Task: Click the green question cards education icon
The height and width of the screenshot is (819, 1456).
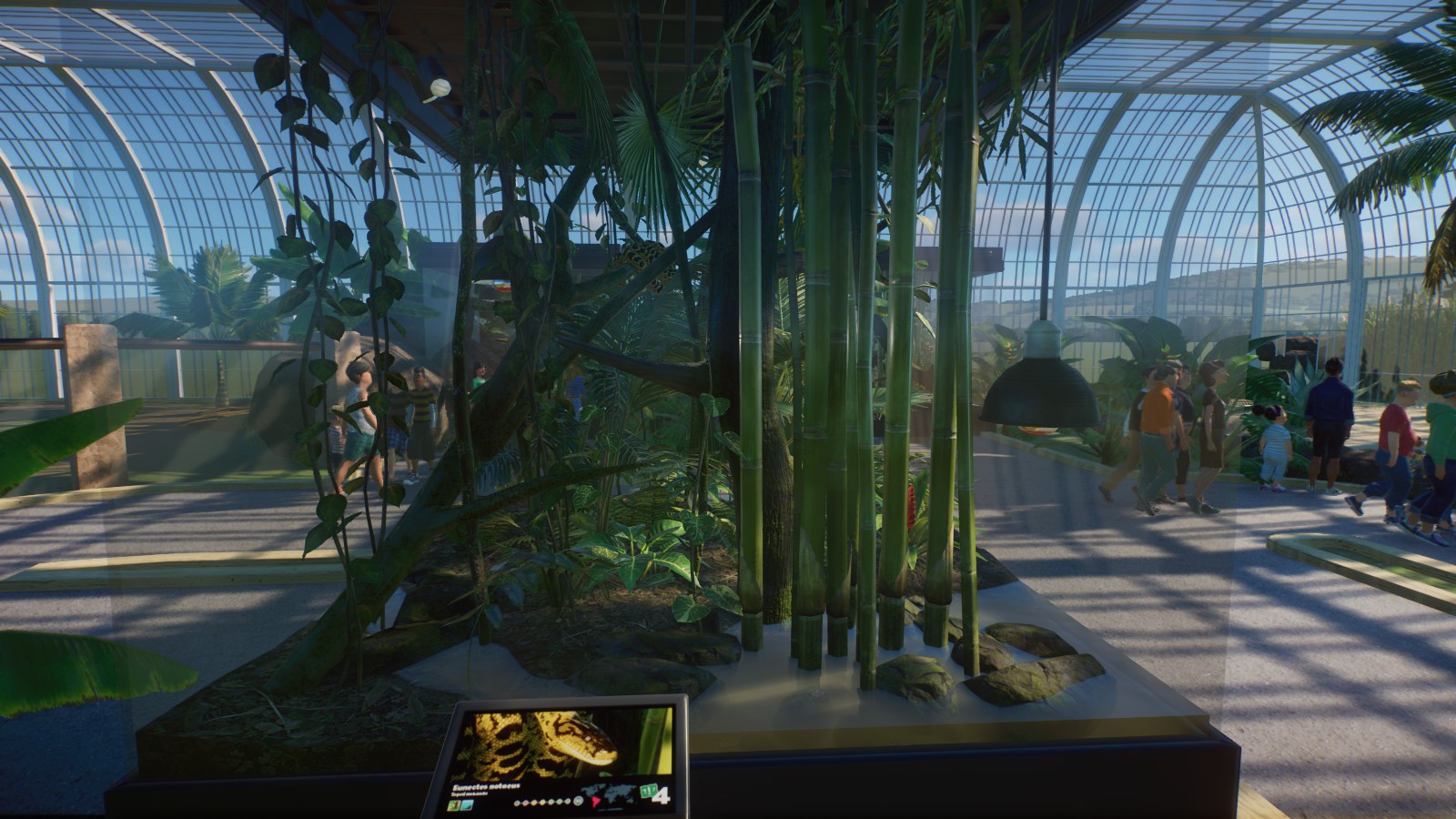Action: (x=647, y=790)
